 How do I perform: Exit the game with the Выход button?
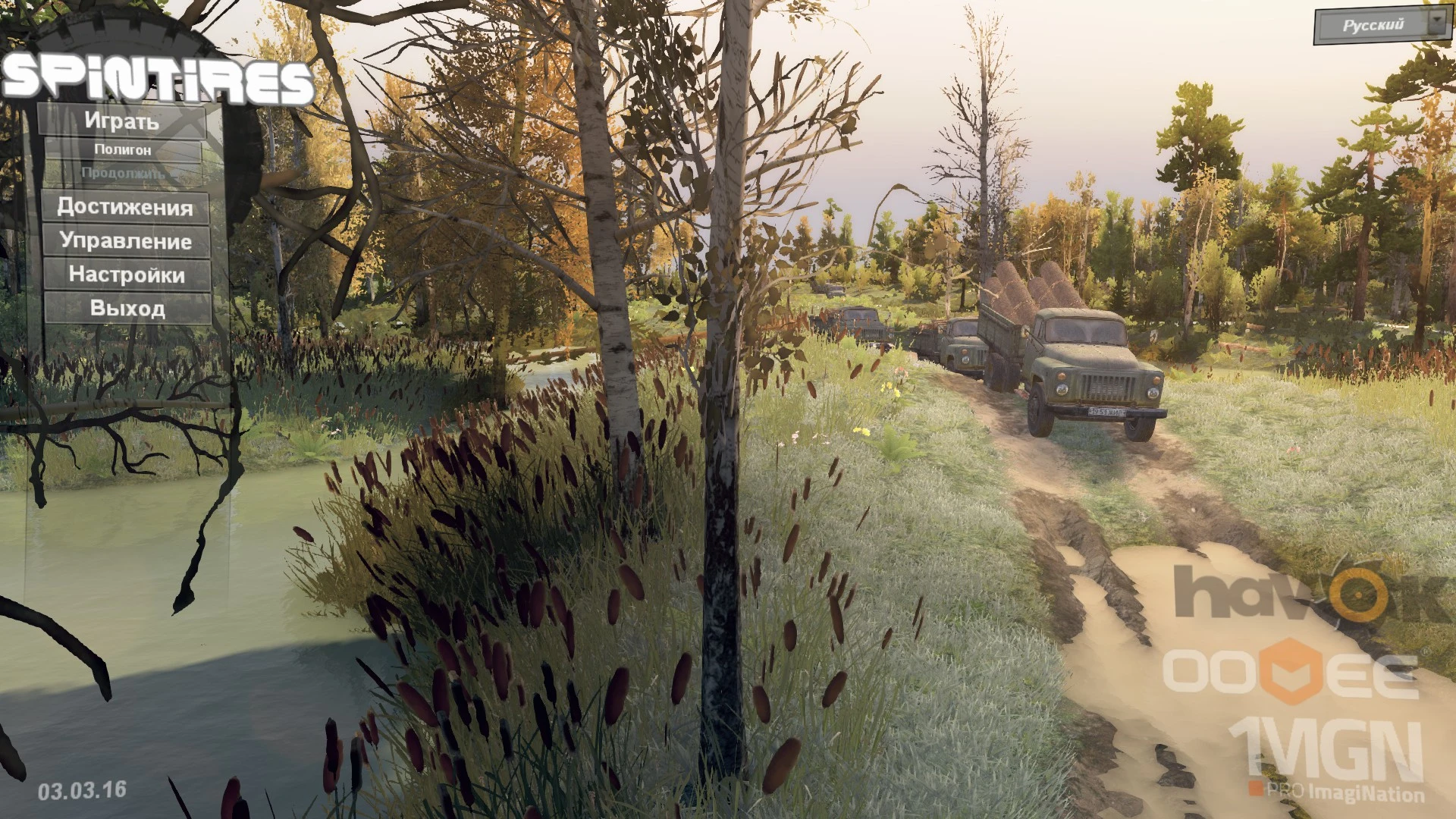click(x=129, y=309)
